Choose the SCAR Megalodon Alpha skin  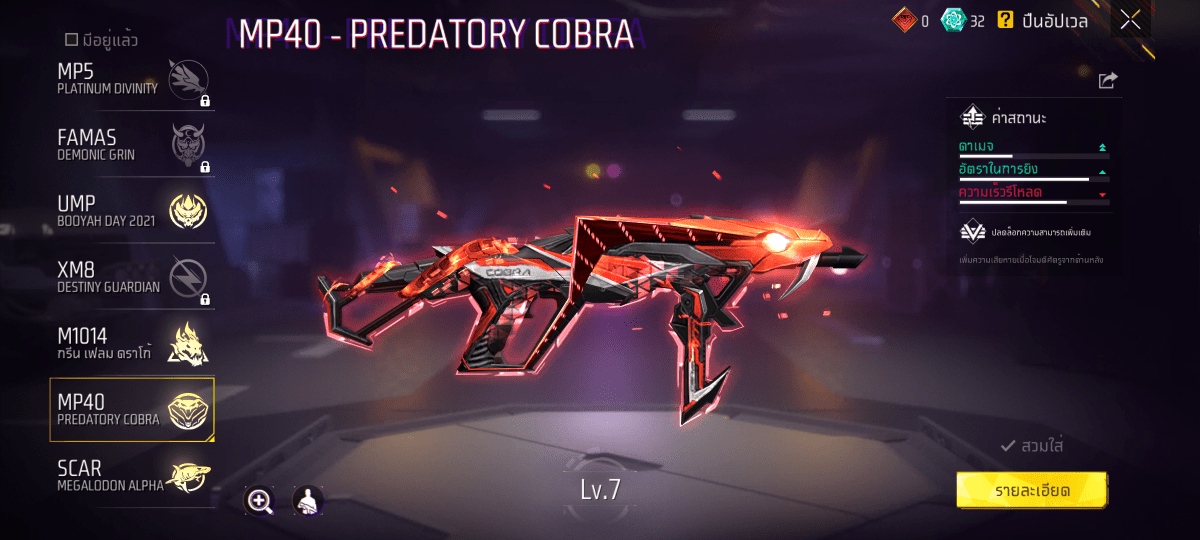[132, 475]
